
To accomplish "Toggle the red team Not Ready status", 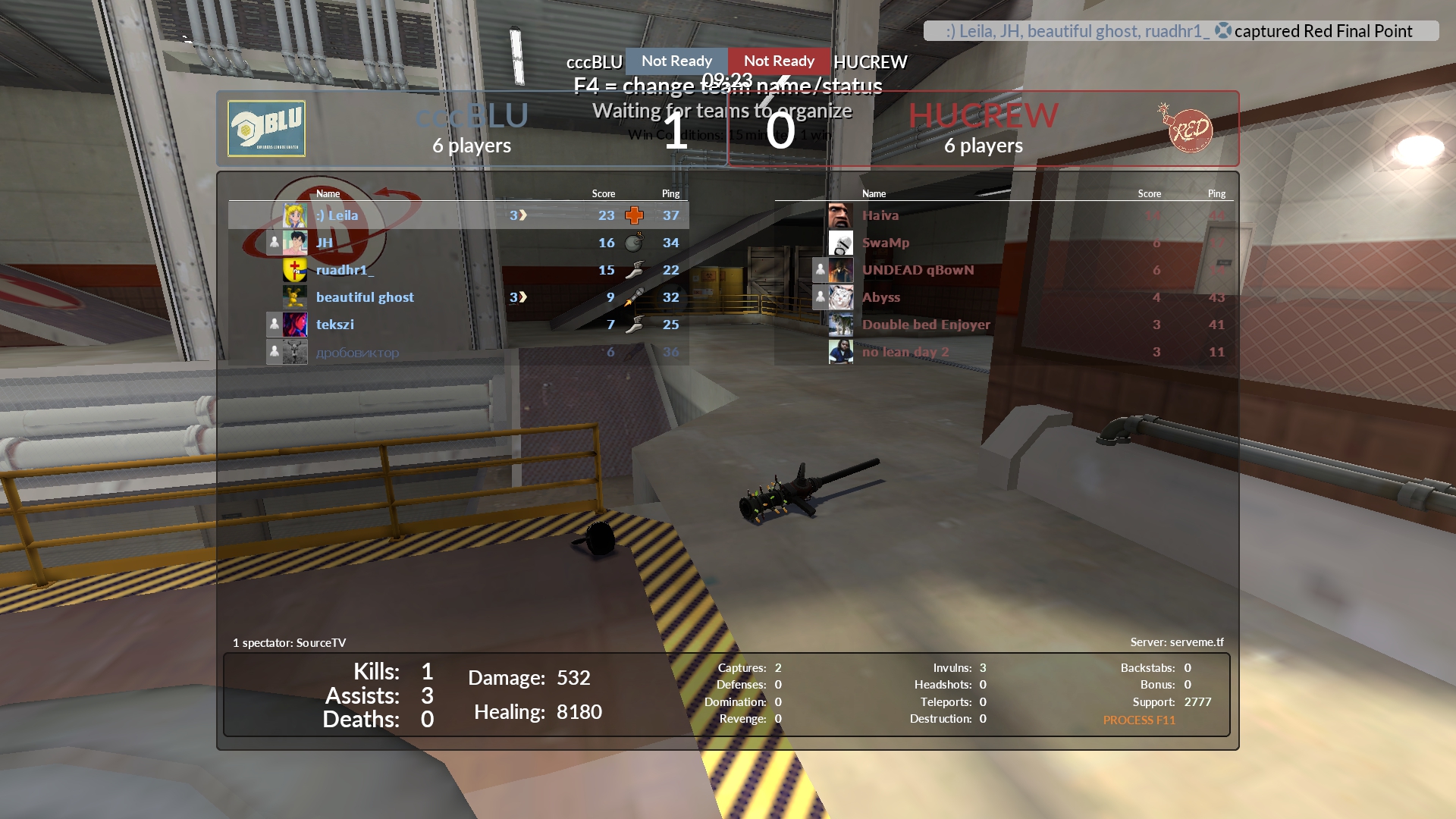I will (779, 61).
